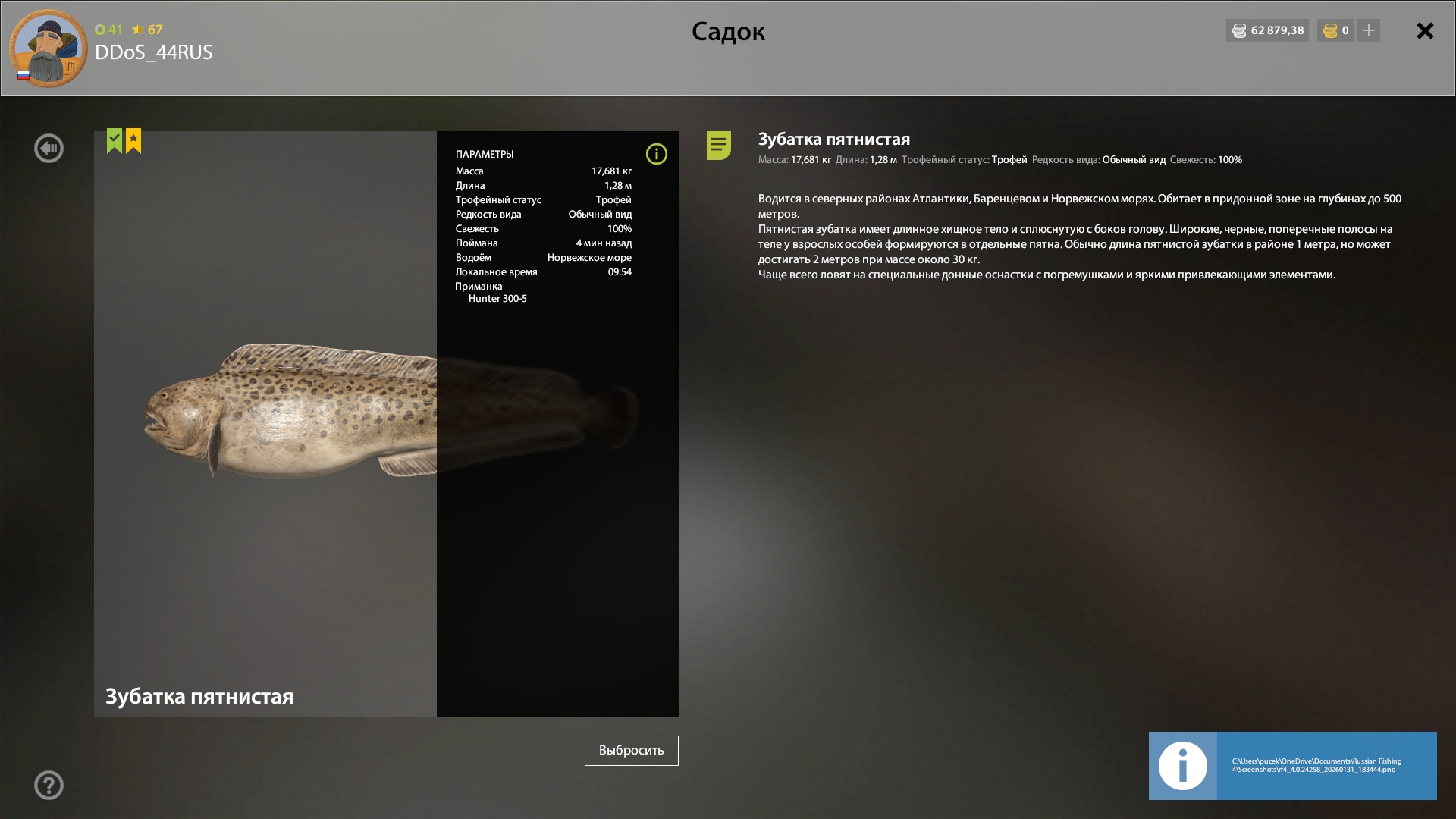Viewport: 1456px width, 819px height.
Task: Click the silver coin balance 62 879,38
Action: (x=1268, y=31)
